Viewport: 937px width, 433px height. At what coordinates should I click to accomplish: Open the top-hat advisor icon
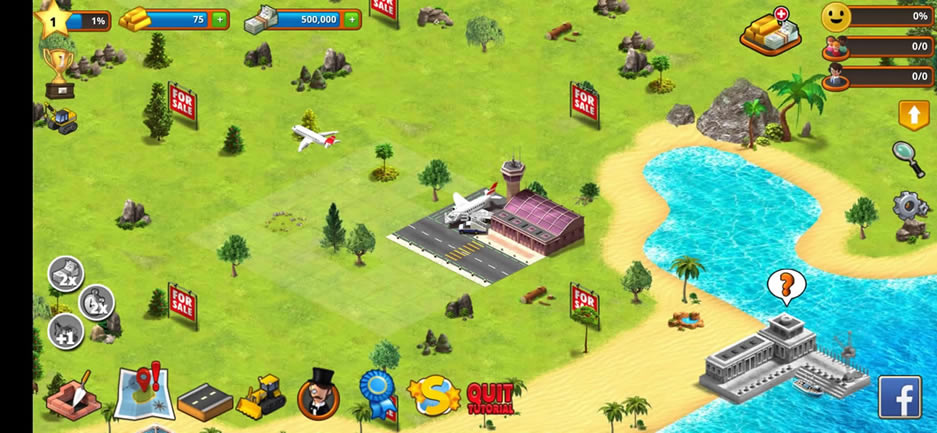[319, 393]
